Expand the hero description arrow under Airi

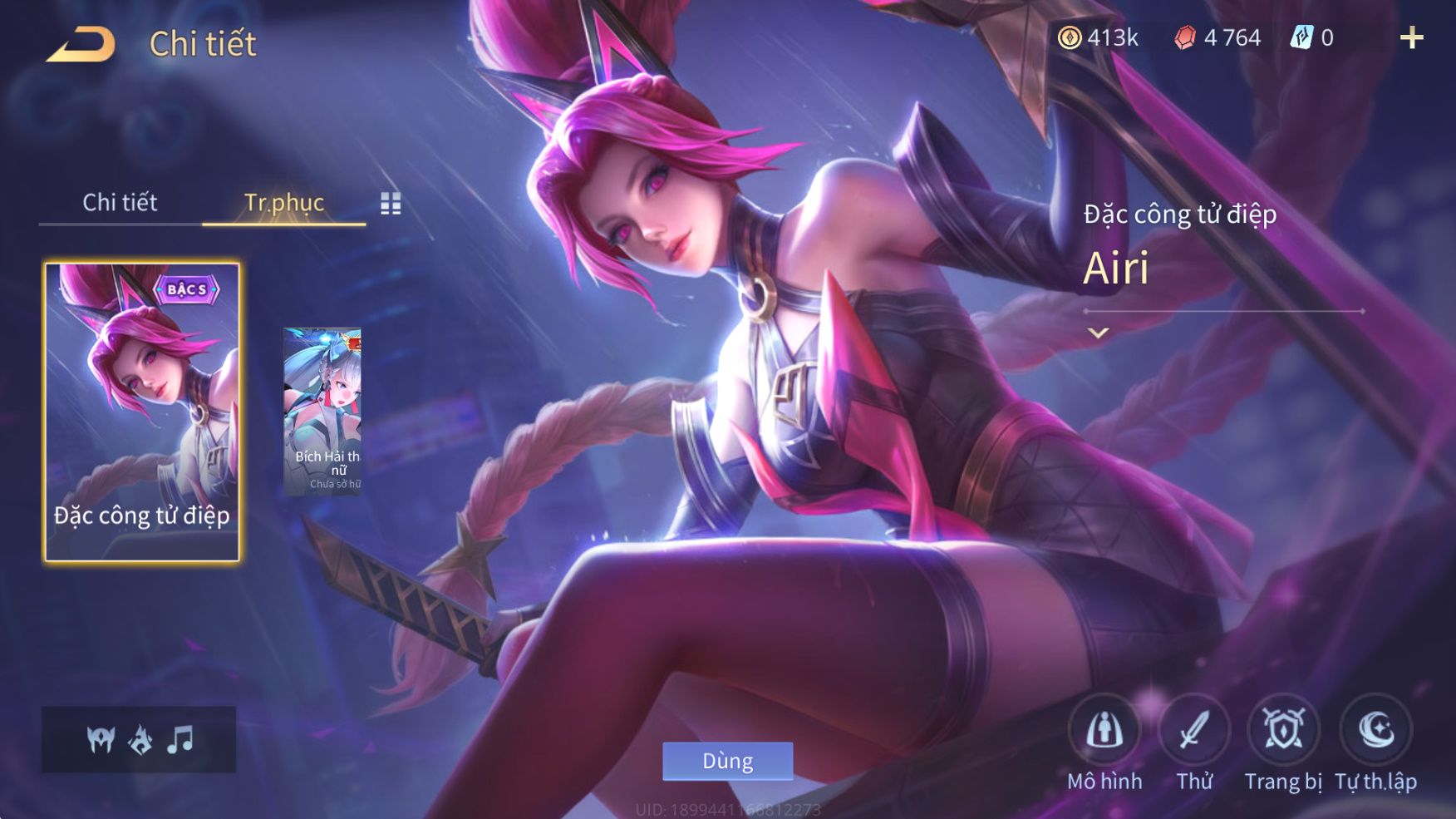1099,333
